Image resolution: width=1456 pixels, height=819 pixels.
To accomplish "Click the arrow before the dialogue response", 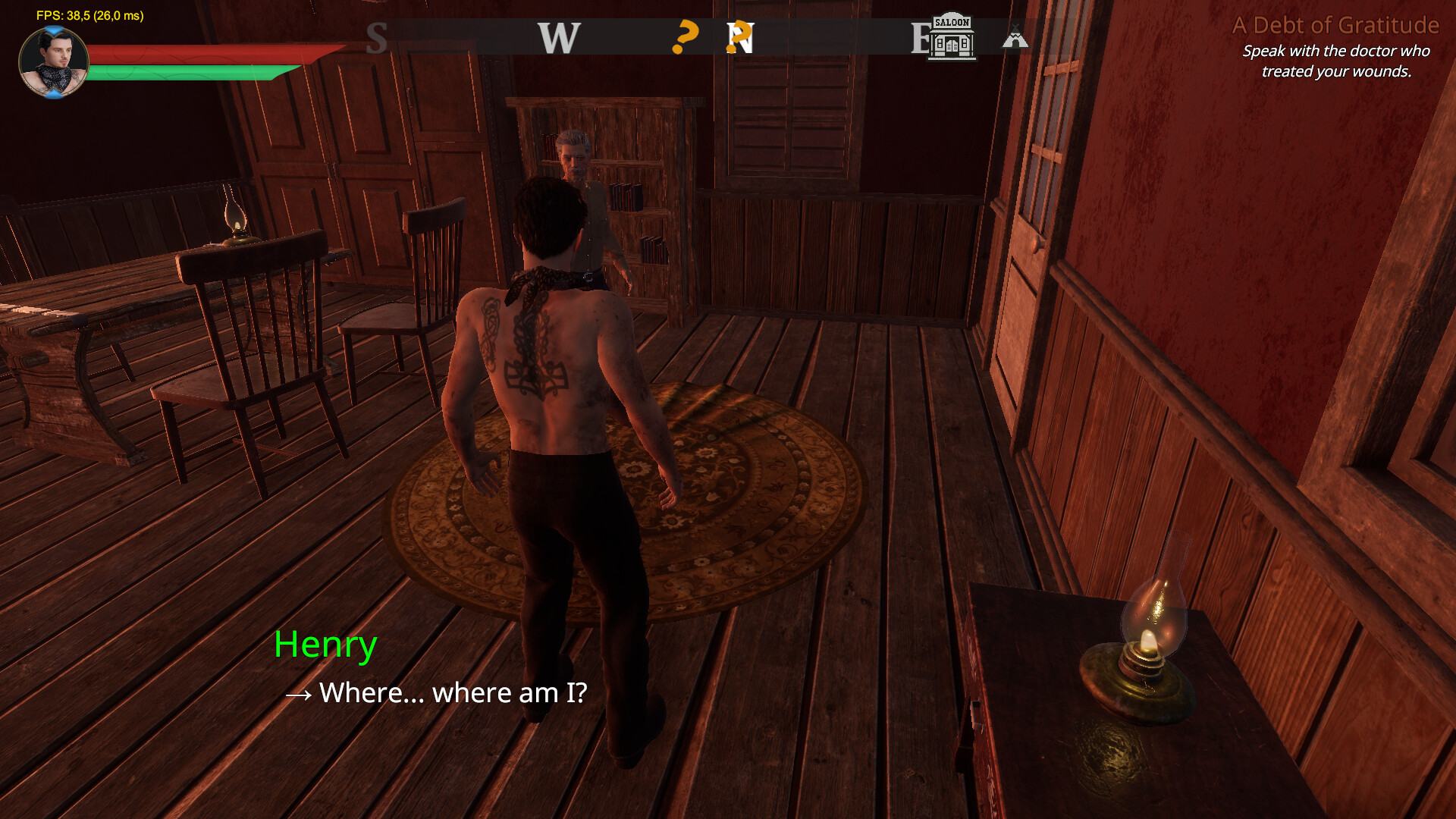I will (299, 693).
